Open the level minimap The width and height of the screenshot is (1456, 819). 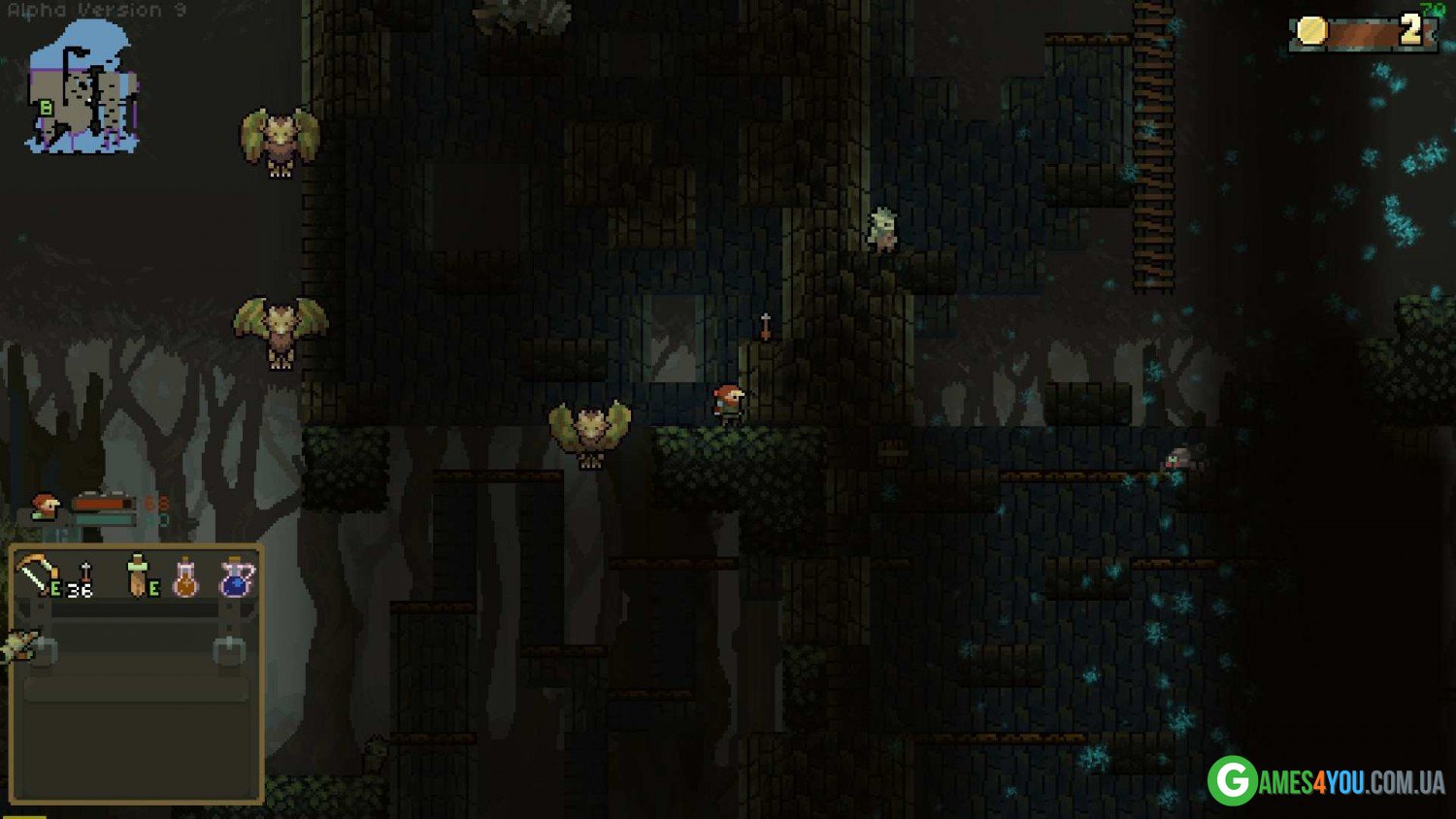(83, 89)
